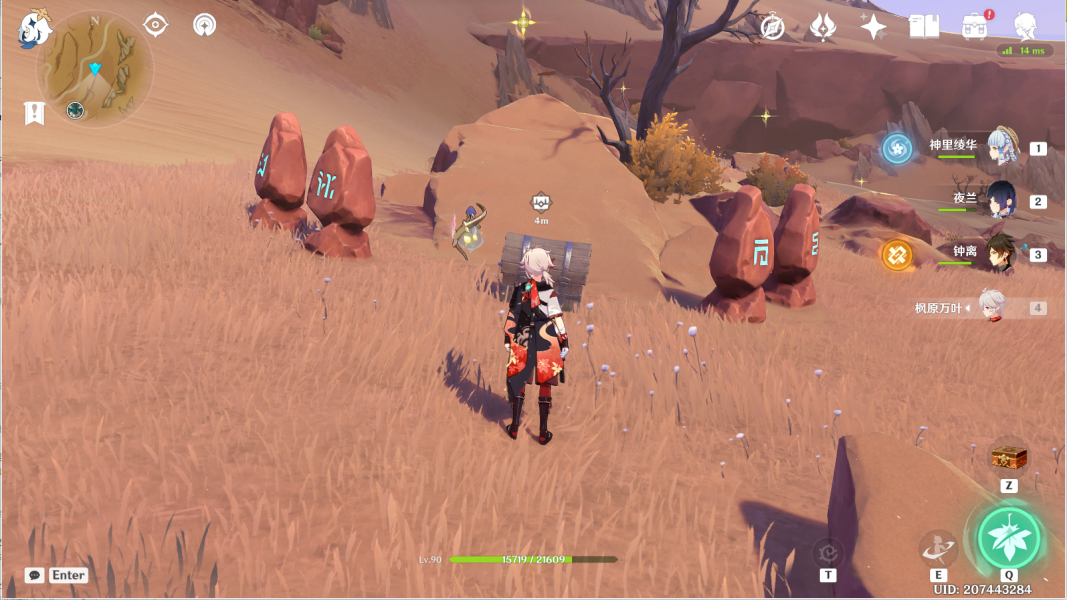Select active character 枫原万叶 in party list
The height and width of the screenshot is (600, 1067).
pyautogui.click(x=990, y=308)
